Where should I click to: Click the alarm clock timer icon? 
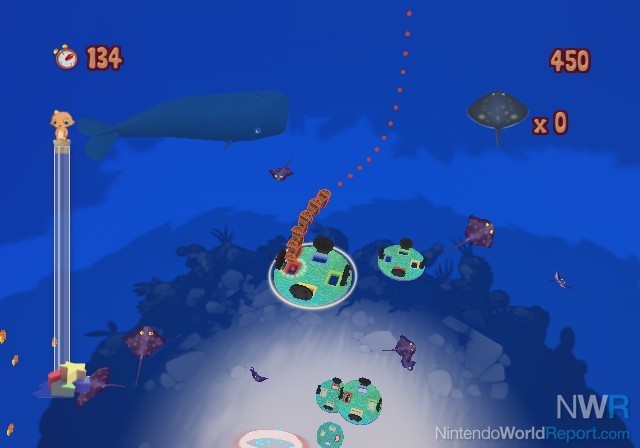tap(67, 57)
